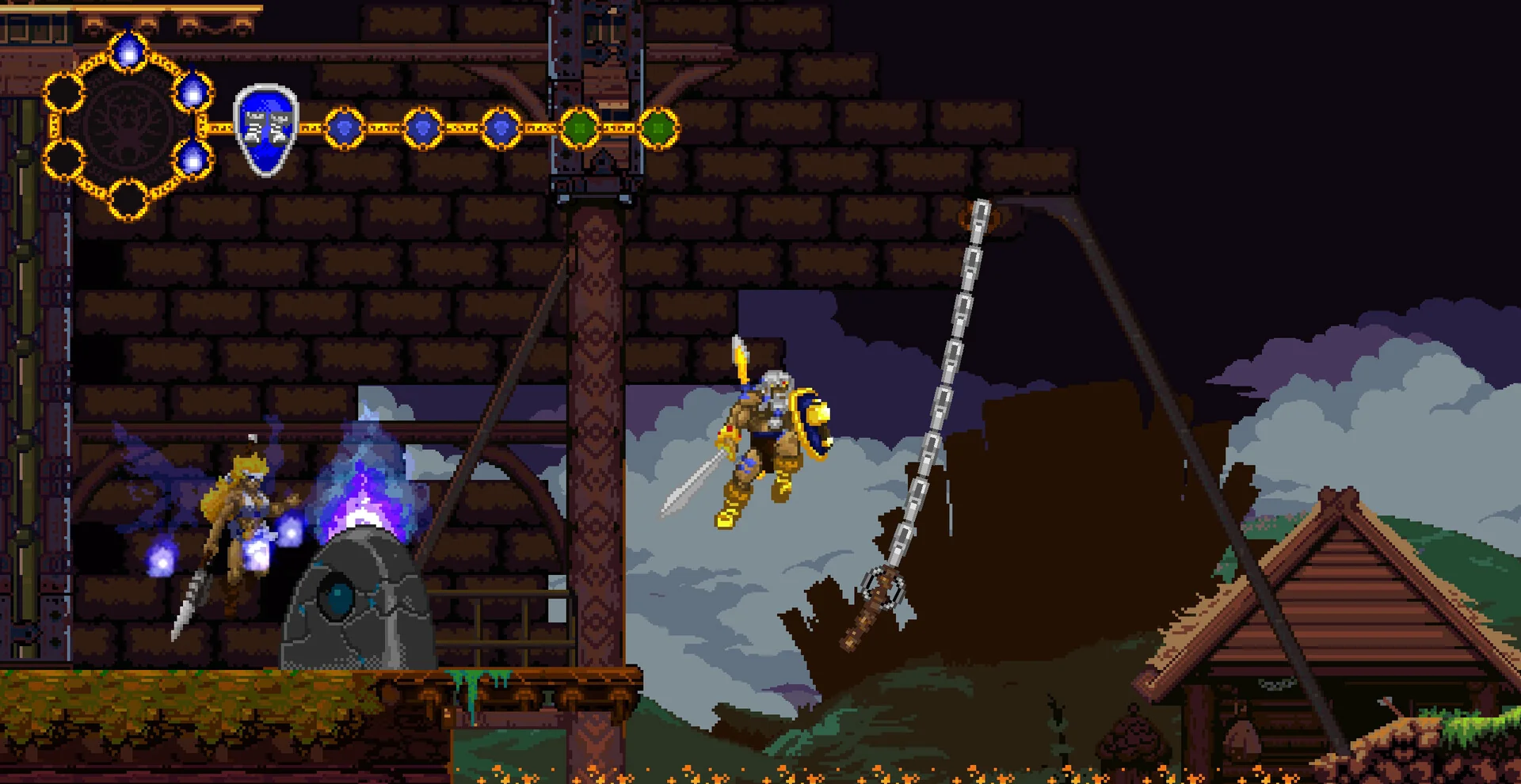Viewport: 1521px width, 784px height.
Task: Click the first green gem on the chain
Action: coord(578,127)
